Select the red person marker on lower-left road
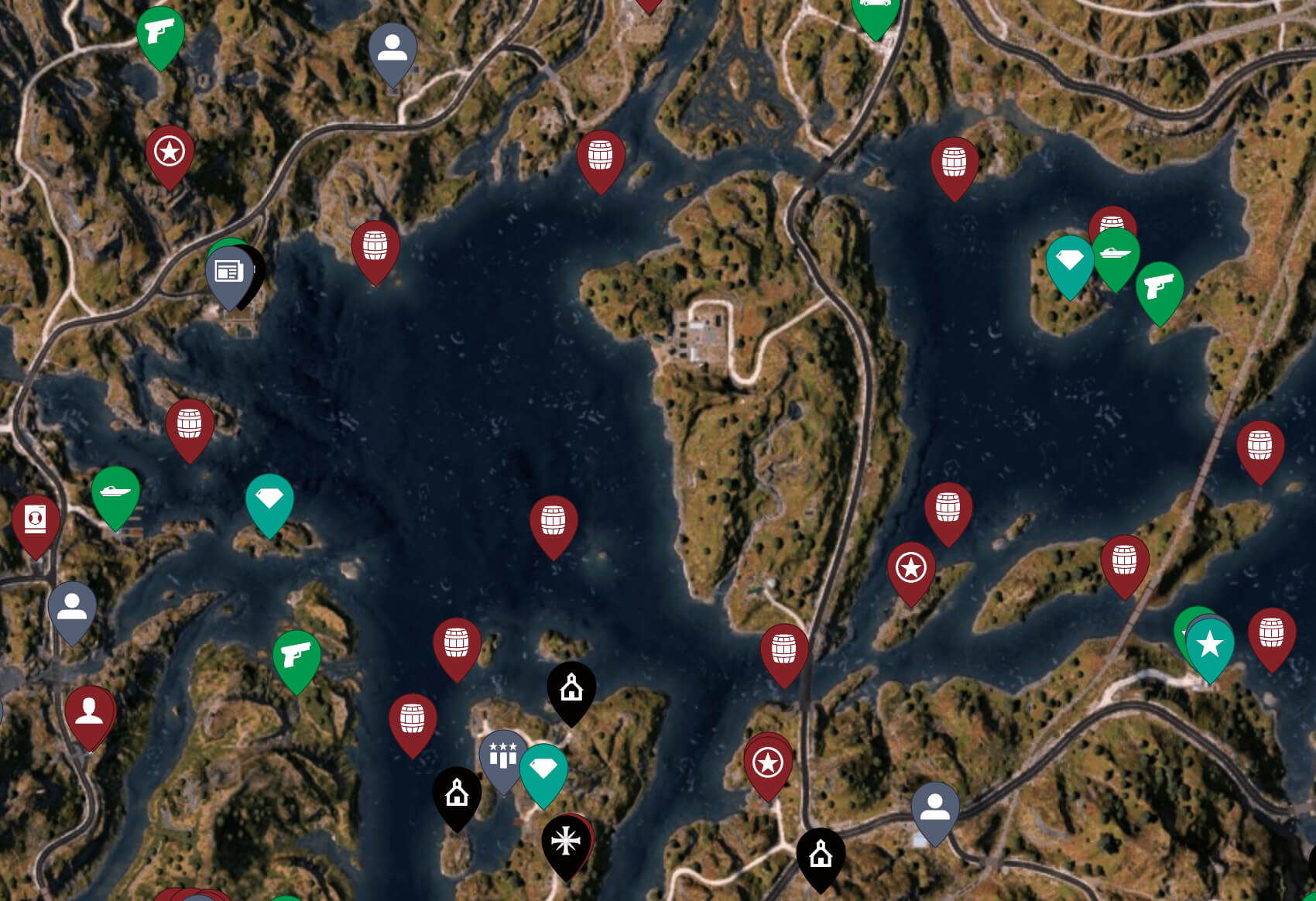This screenshot has height=901, width=1316. coord(88,710)
